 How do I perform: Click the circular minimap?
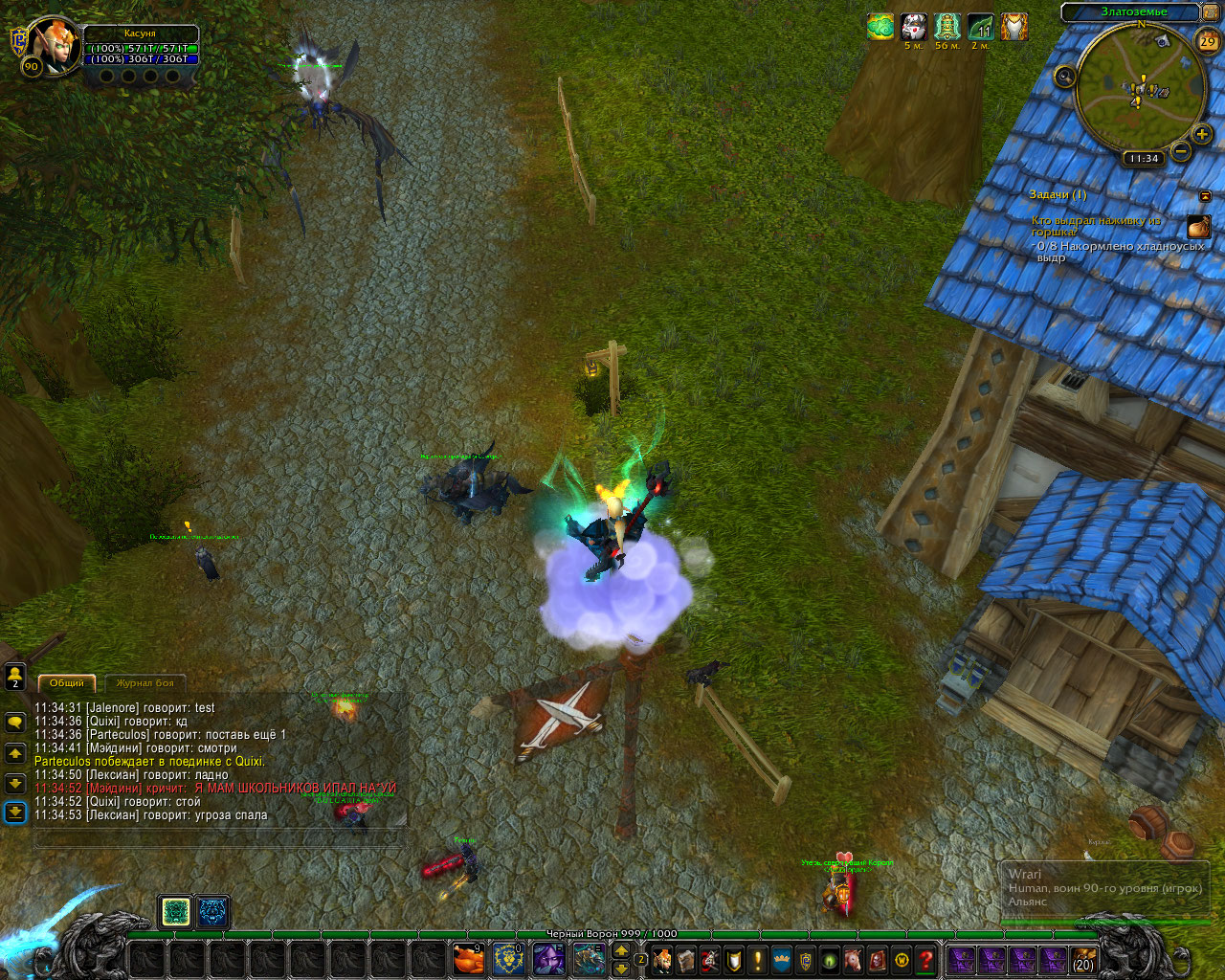1139,87
